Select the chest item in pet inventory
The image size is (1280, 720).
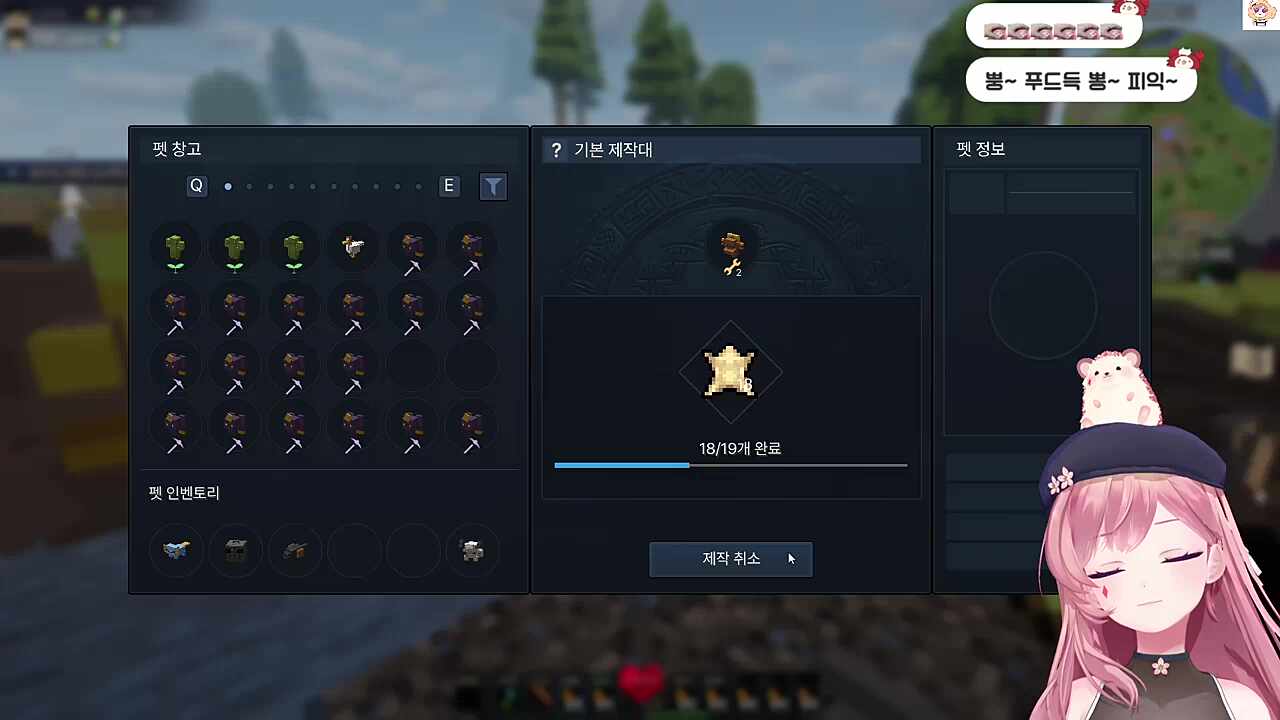pyautogui.click(x=235, y=550)
